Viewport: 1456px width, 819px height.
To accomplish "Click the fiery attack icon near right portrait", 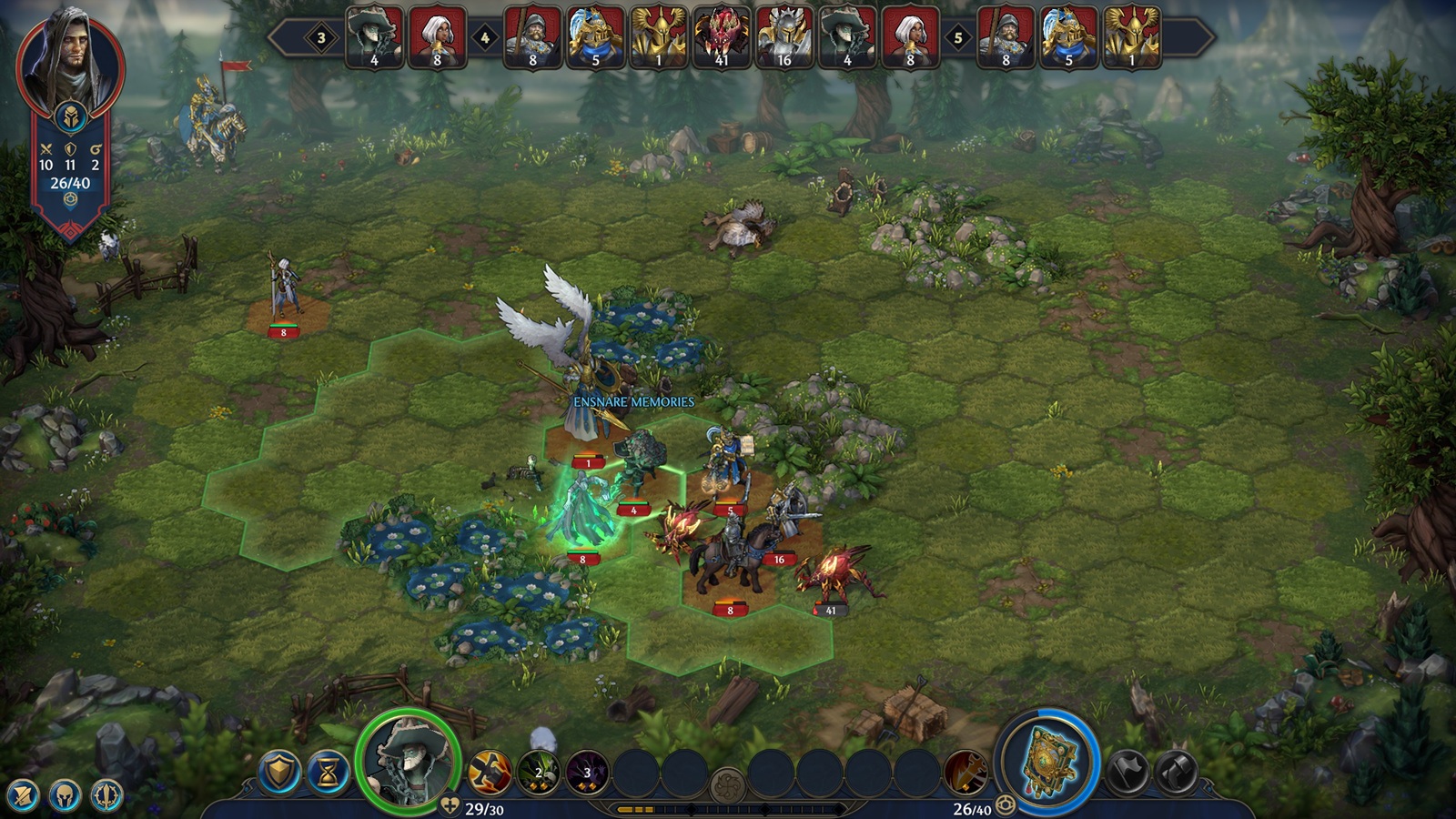I will 966,773.
